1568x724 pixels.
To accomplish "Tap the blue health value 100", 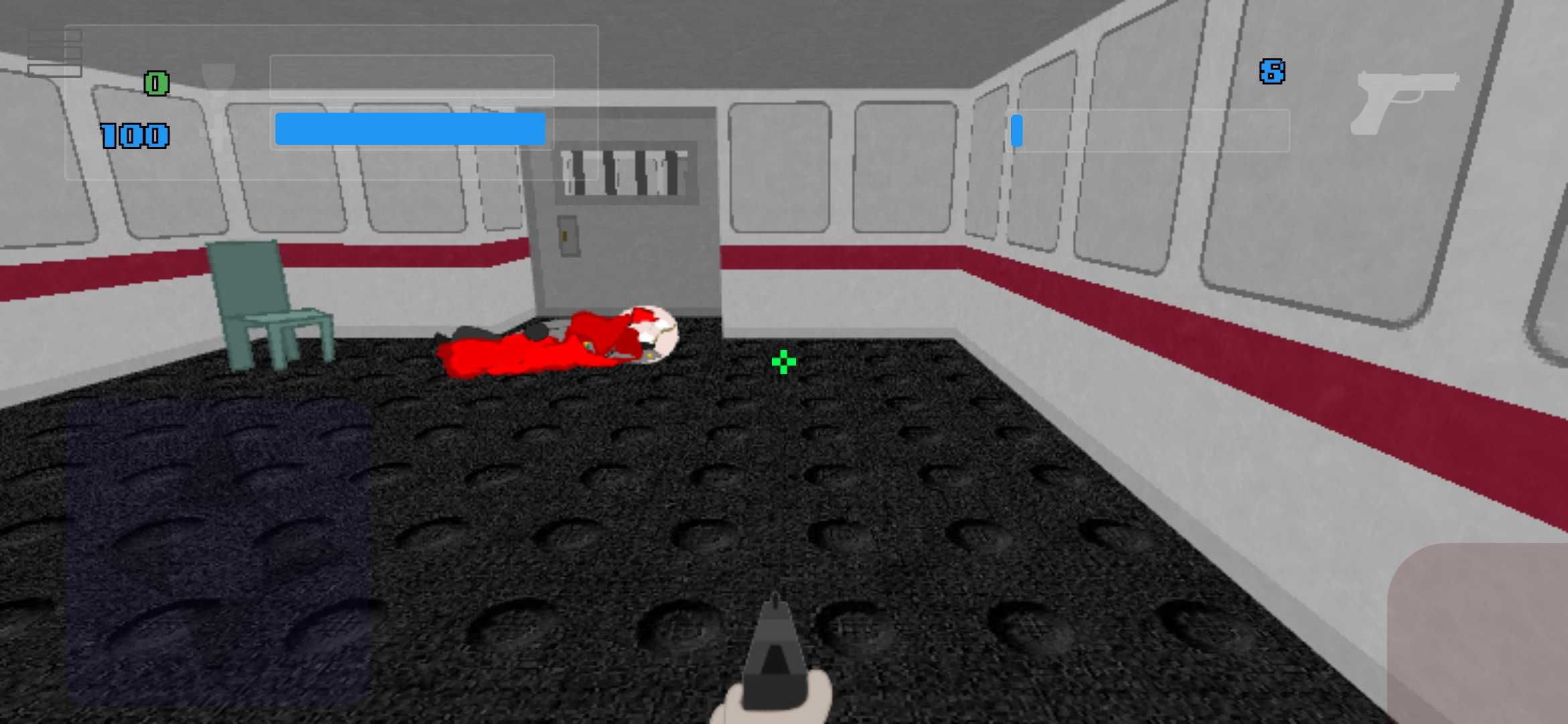I will (x=134, y=134).
